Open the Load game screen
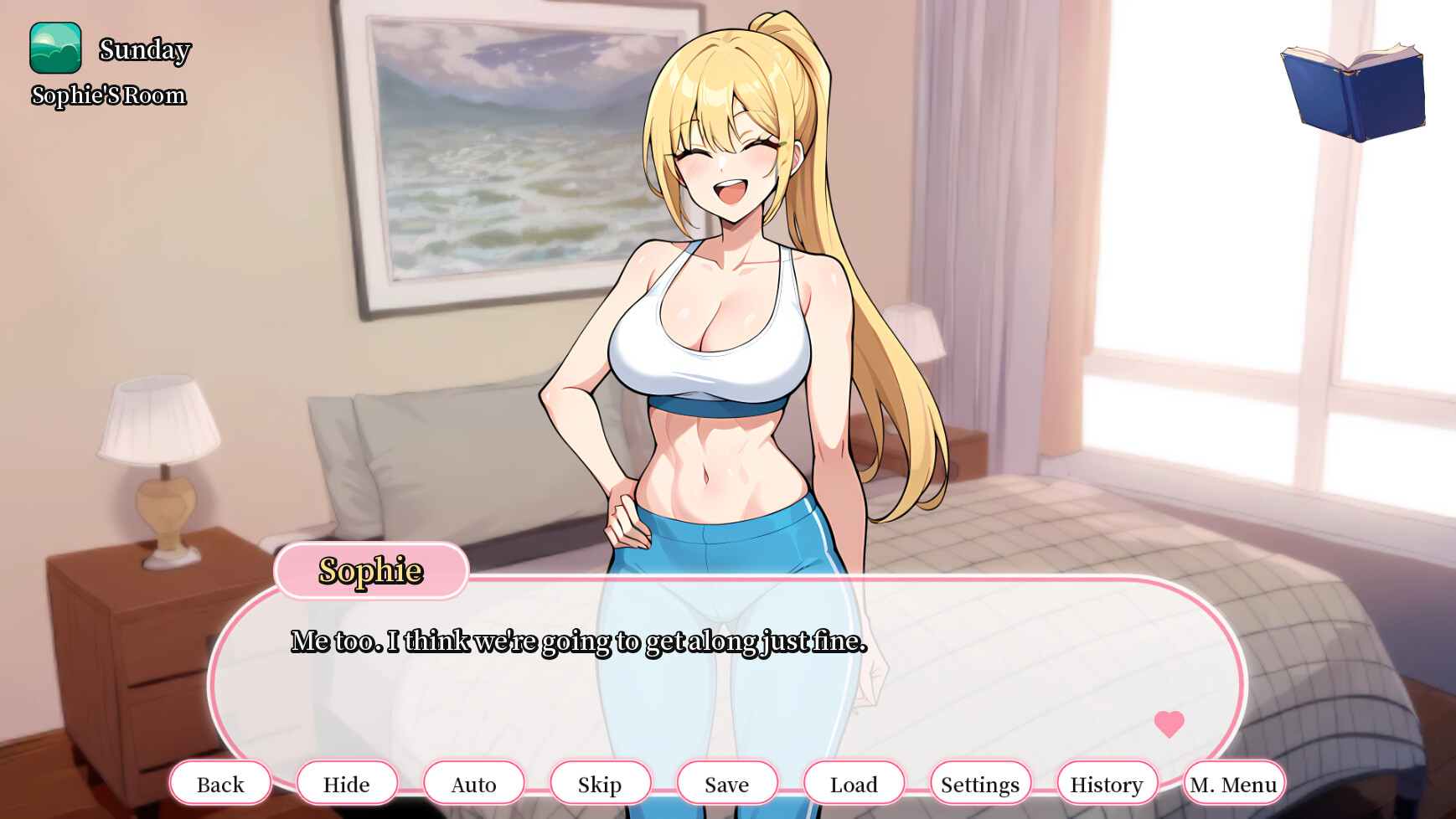Screen dimensions: 1456x819 (x=854, y=784)
